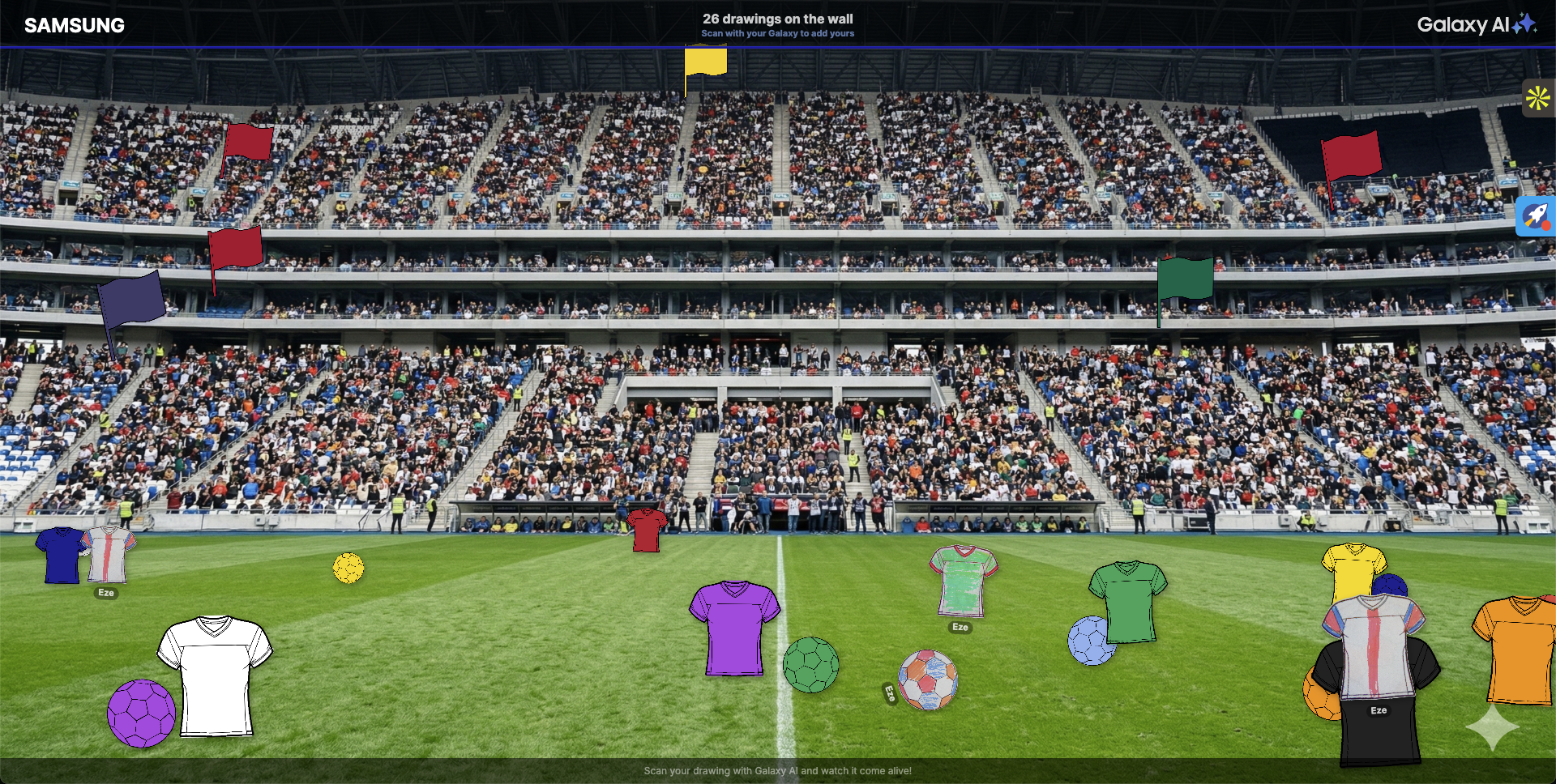
Task: Click the yellow flag above the crowd
Action: click(705, 61)
